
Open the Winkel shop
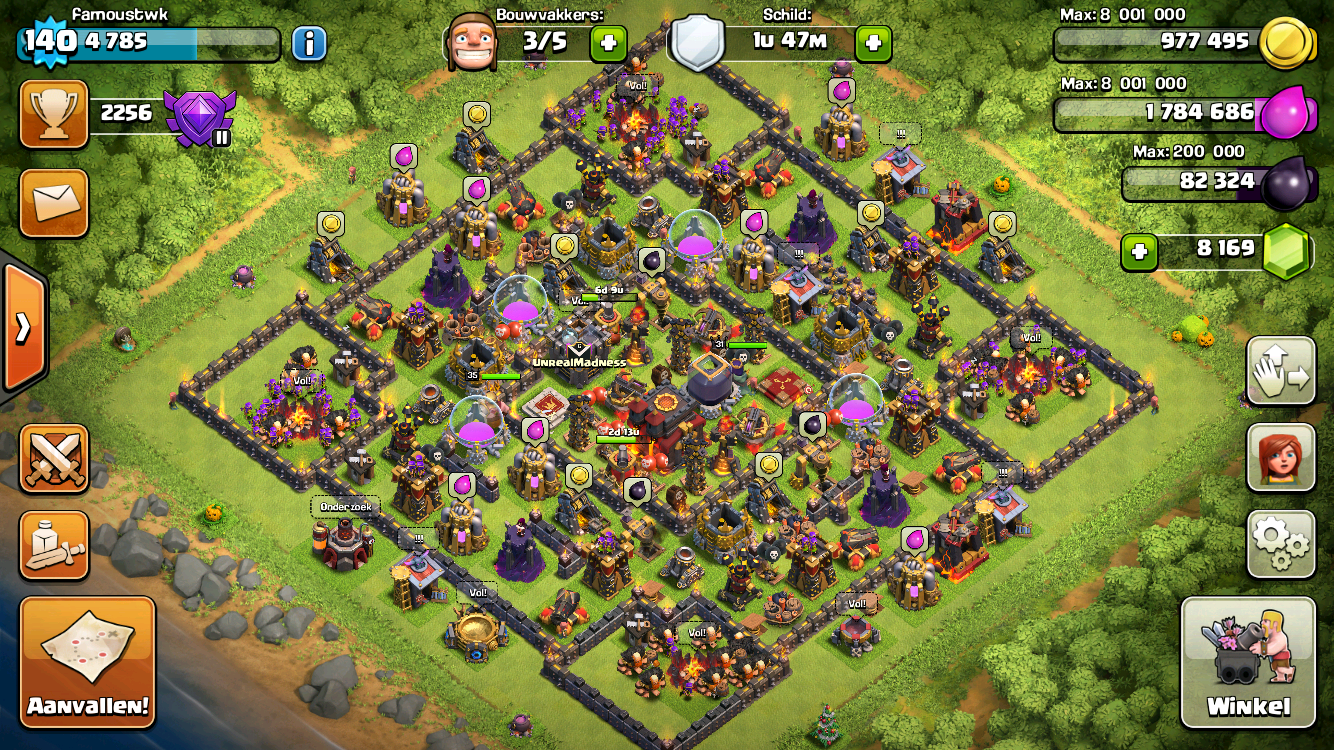[x=1248, y=662]
